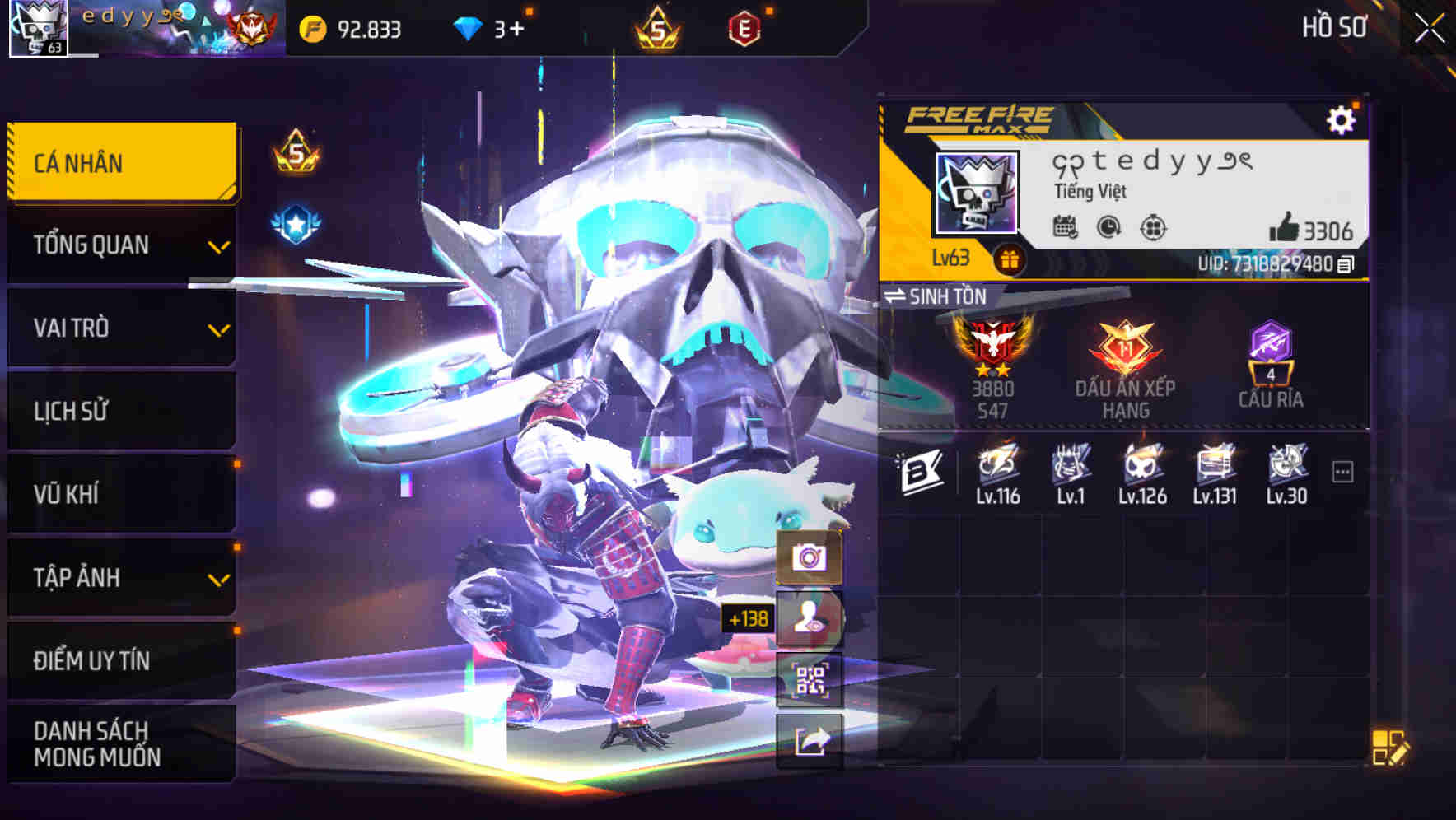Open the share profile icon
This screenshot has height=820, width=1456.
coord(810,740)
